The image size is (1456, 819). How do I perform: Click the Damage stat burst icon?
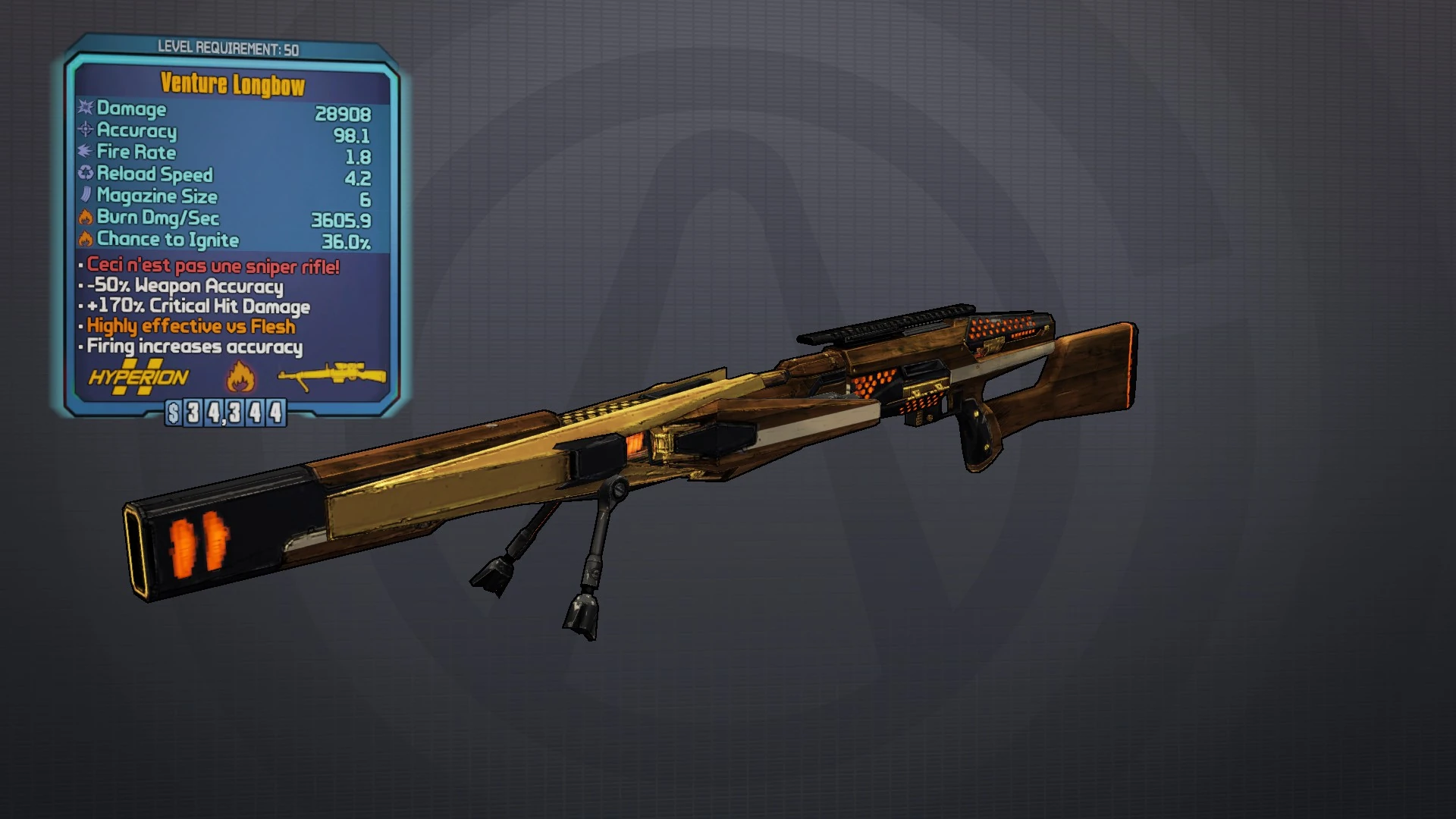[x=83, y=109]
